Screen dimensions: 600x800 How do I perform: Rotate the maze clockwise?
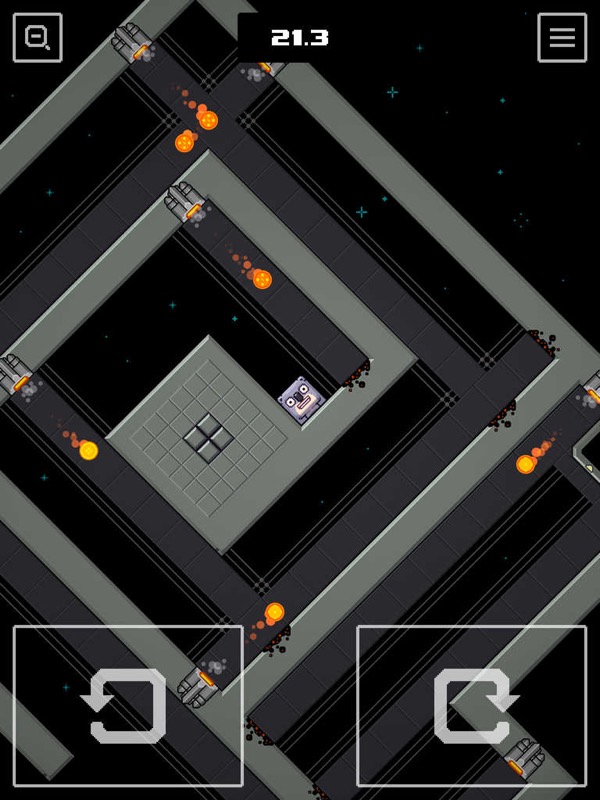coord(472,705)
